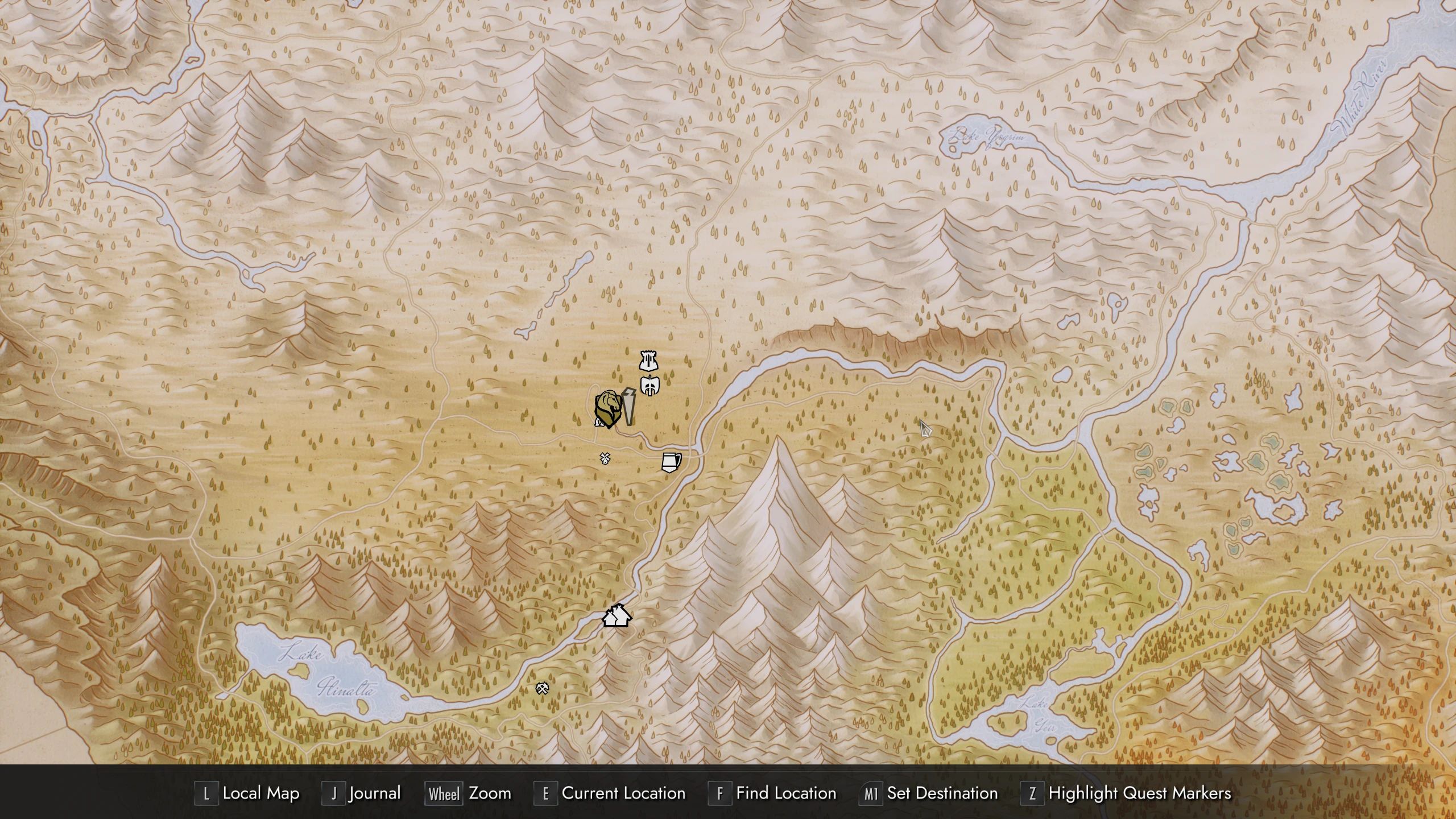The height and width of the screenshot is (819, 1456).
Task: Select the Whiterun axe city marker
Action: pyautogui.click(x=650, y=386)
